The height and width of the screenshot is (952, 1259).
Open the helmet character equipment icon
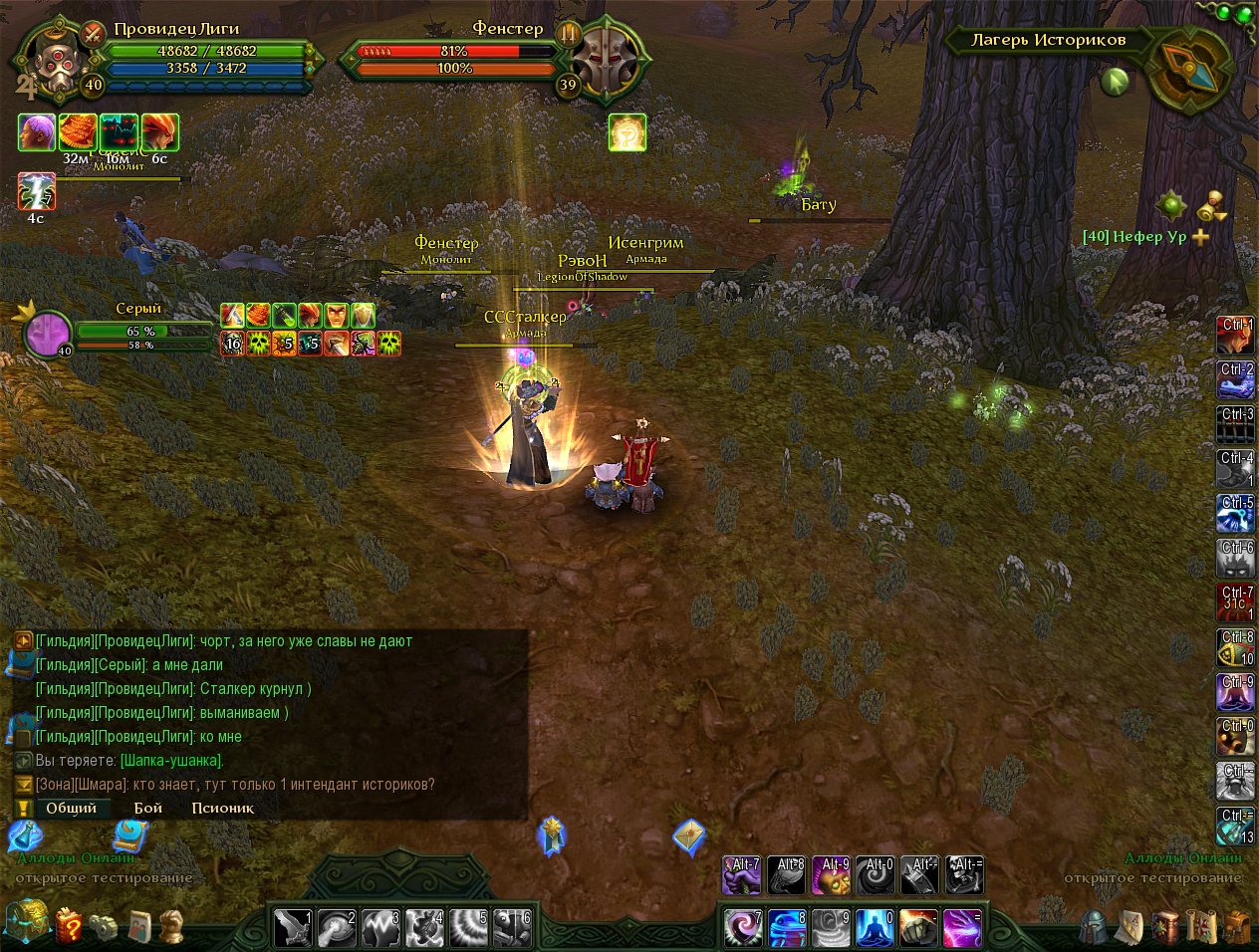point(1094,927)
